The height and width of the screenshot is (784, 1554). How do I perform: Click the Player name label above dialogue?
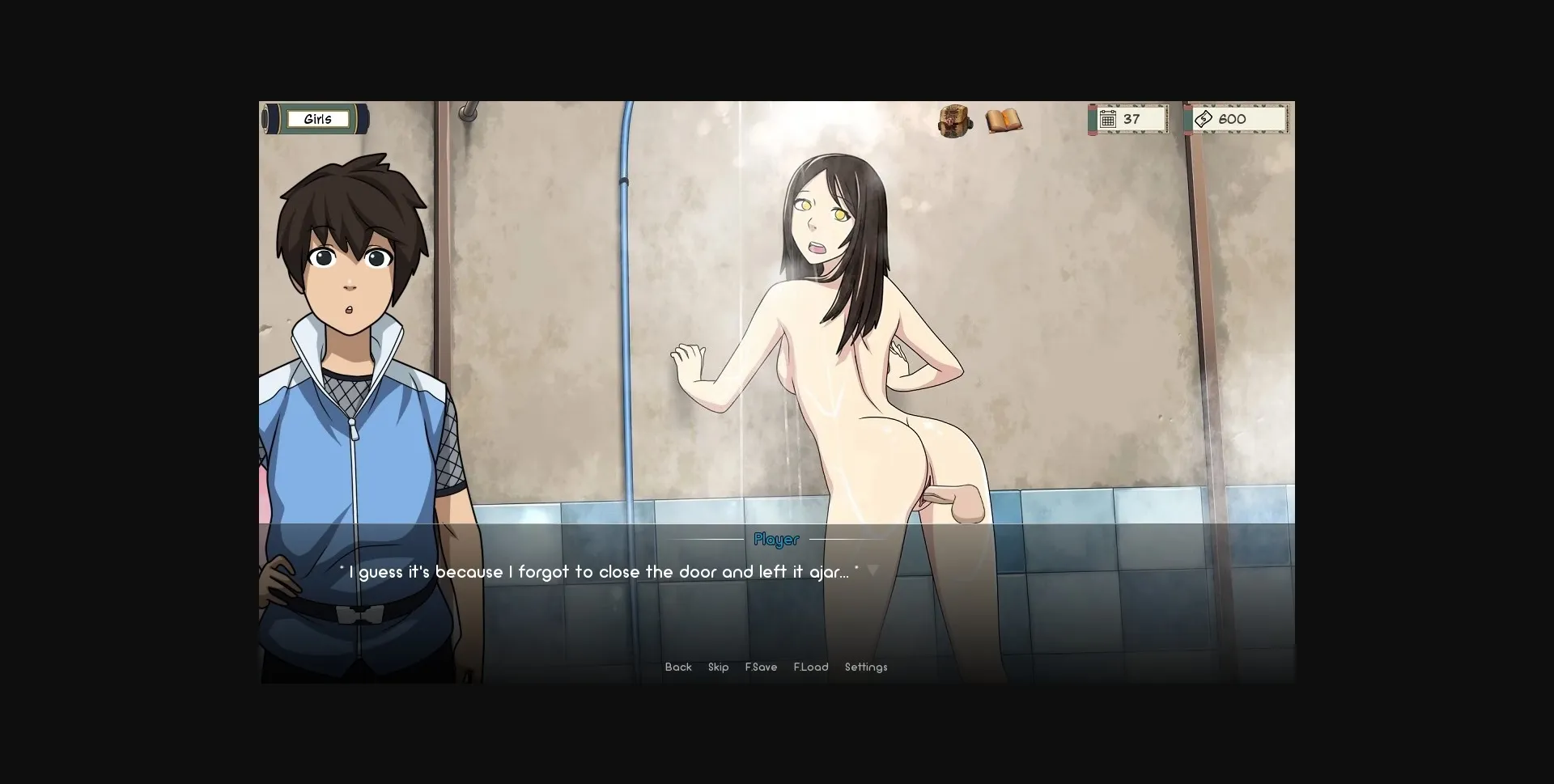(775, 540)
